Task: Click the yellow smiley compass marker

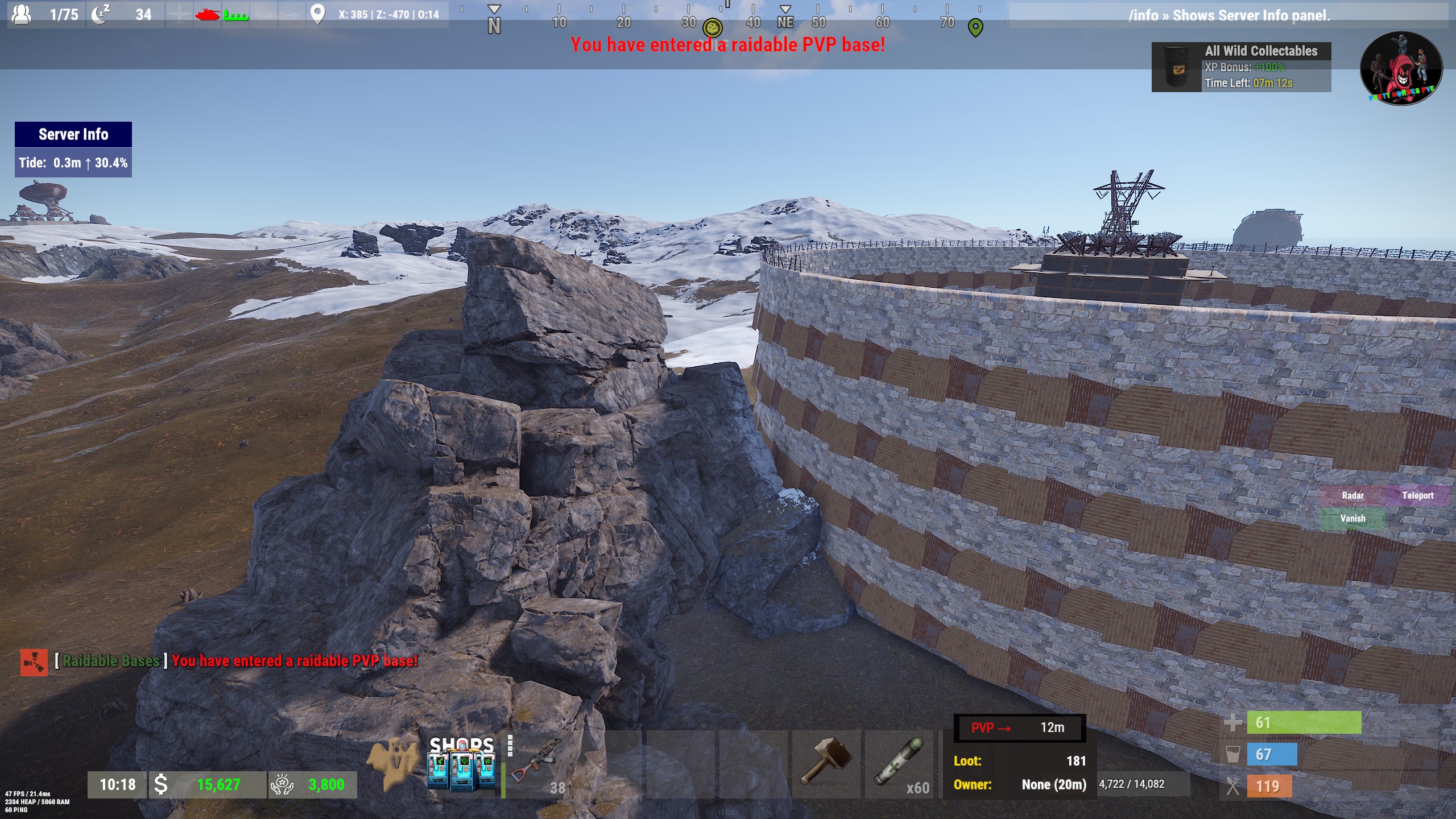Action: (x=712, y=27)
